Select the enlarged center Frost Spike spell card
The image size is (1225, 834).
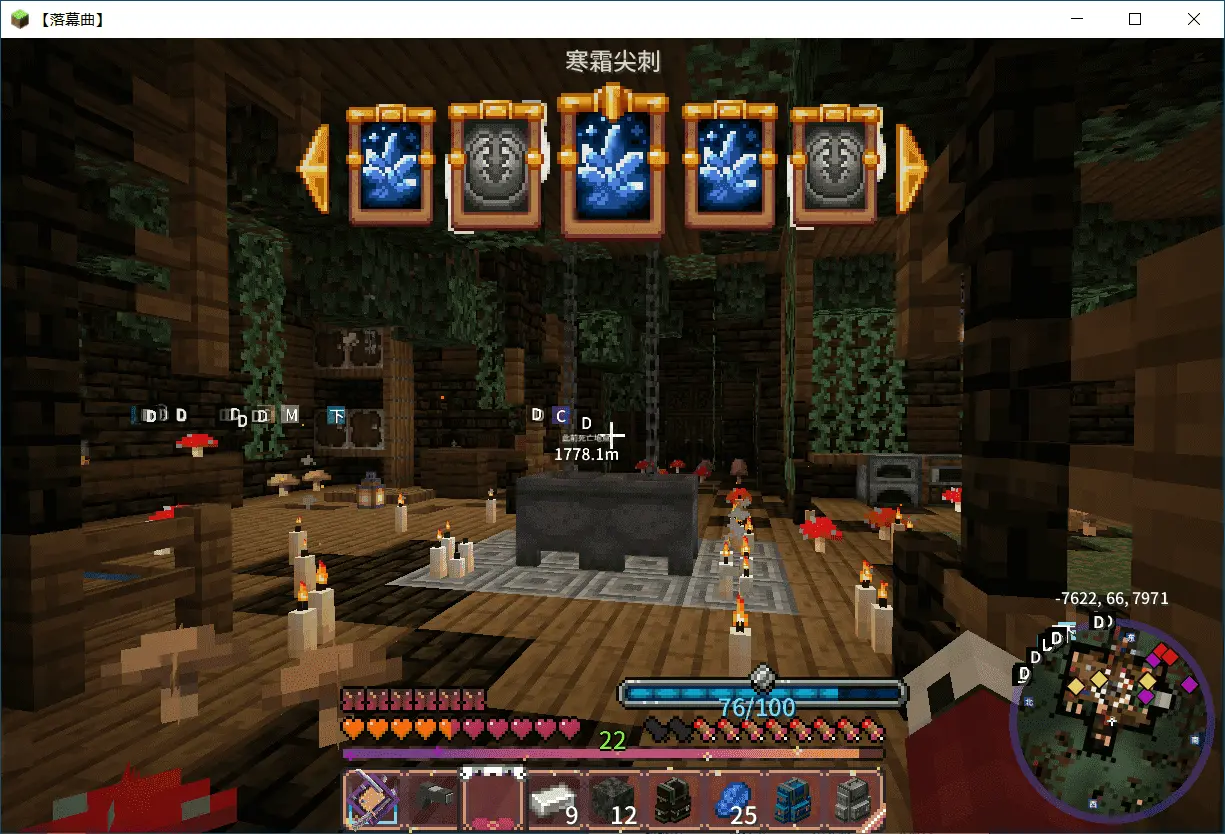[x=613, y=167]
